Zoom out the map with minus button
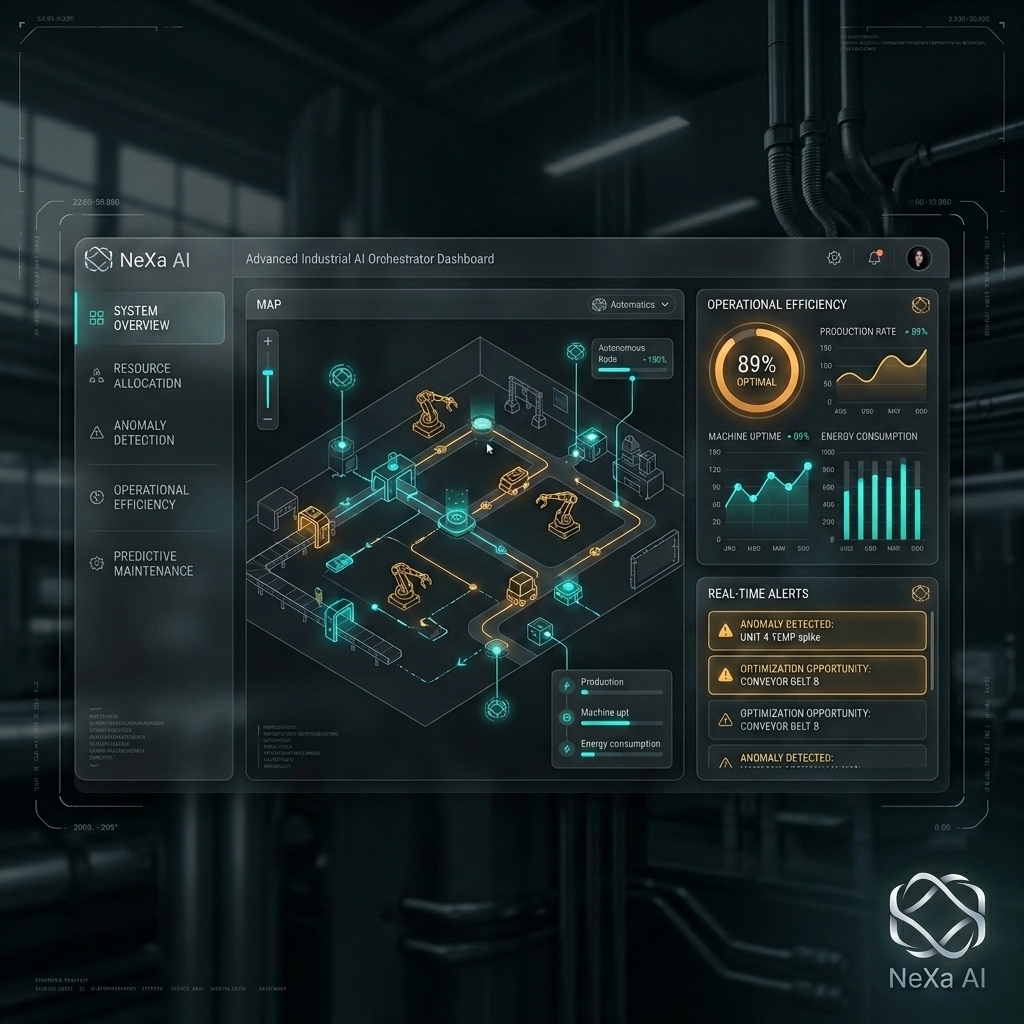This screenshot has width=1024, height=1024. point(267,419)
